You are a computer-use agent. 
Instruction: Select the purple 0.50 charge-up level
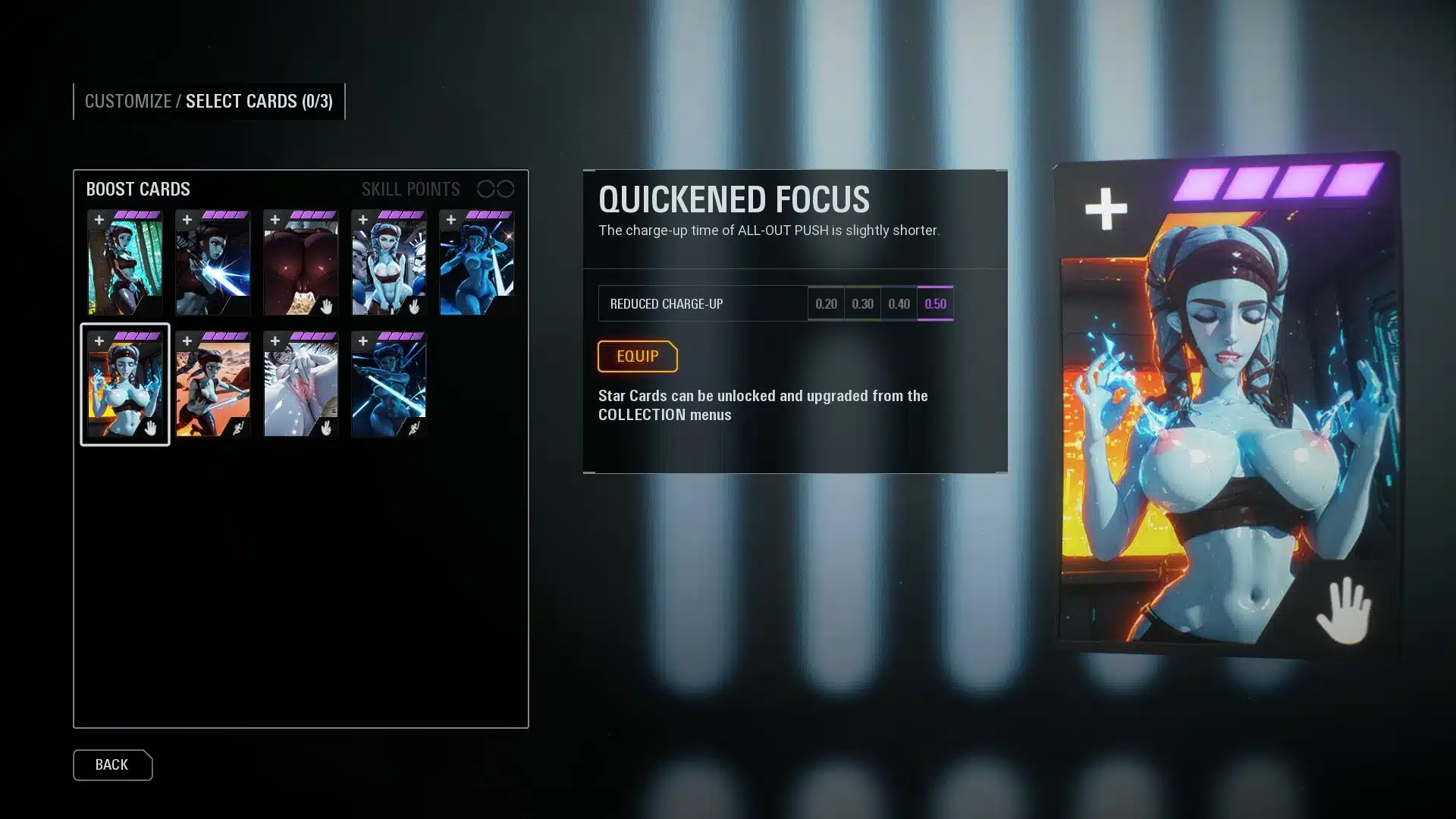pos(935,303)
